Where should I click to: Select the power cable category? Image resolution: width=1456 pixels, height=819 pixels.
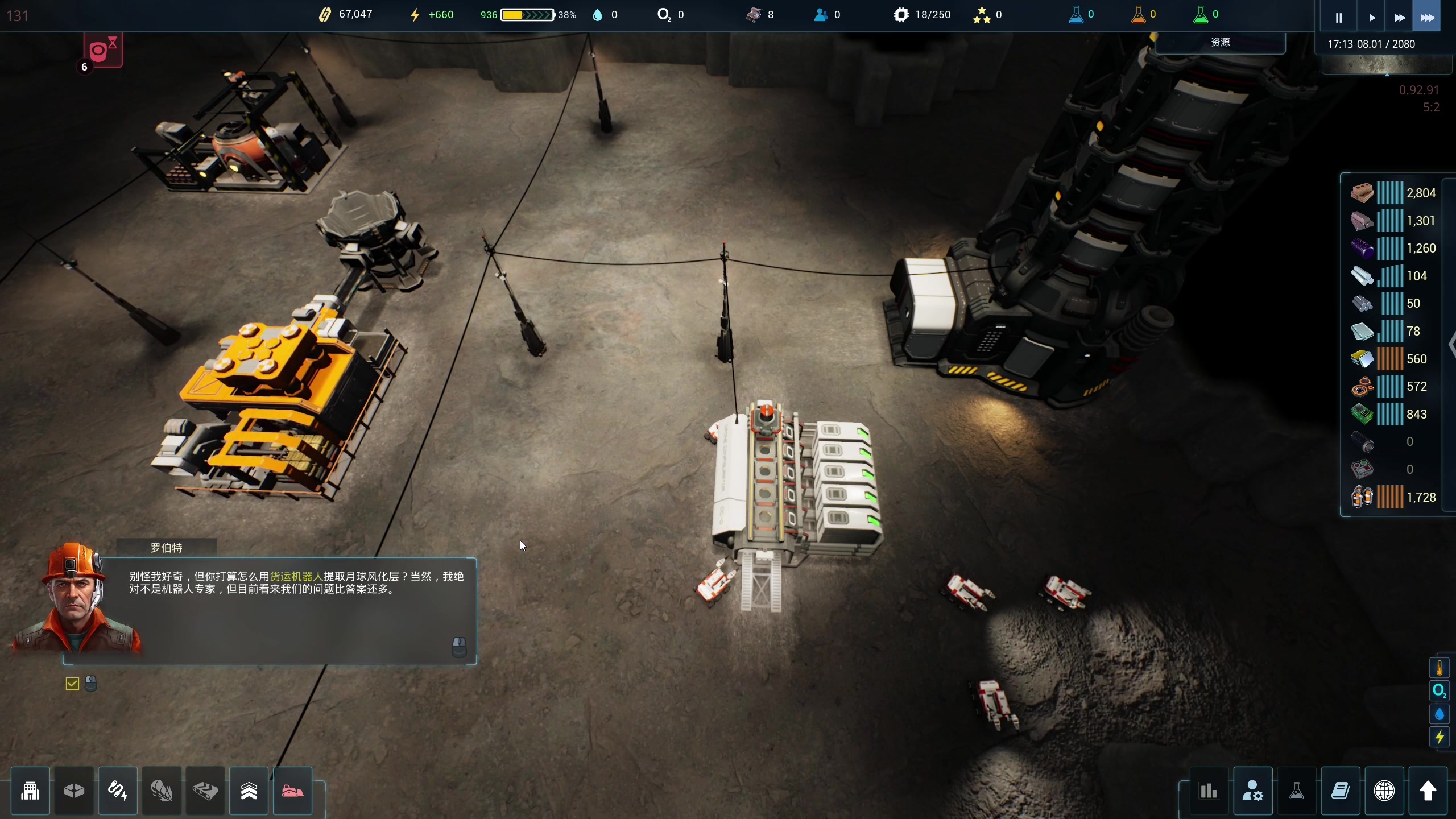[118, 791]
